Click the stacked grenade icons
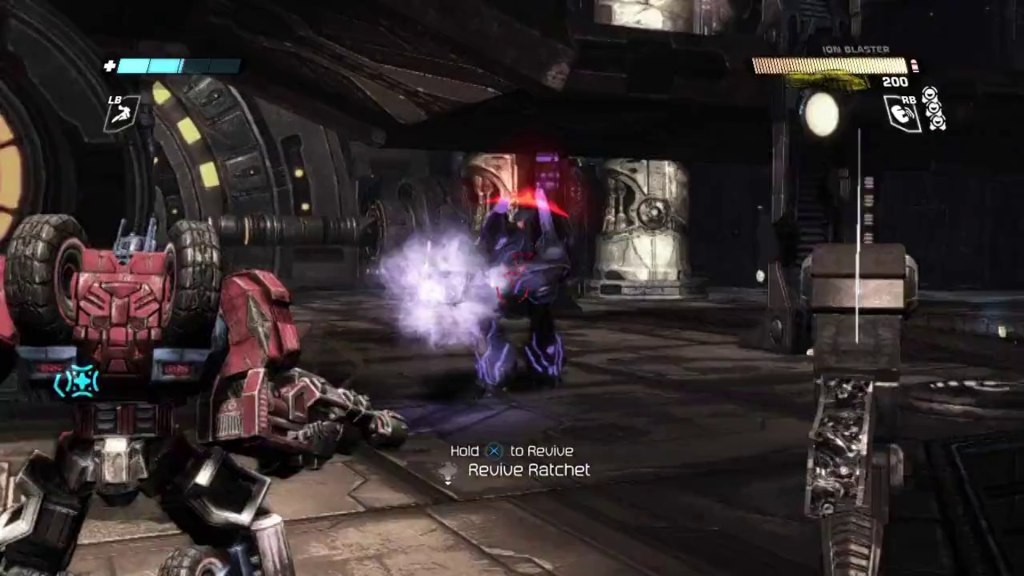1024x576 pixels. pos(934,108)
